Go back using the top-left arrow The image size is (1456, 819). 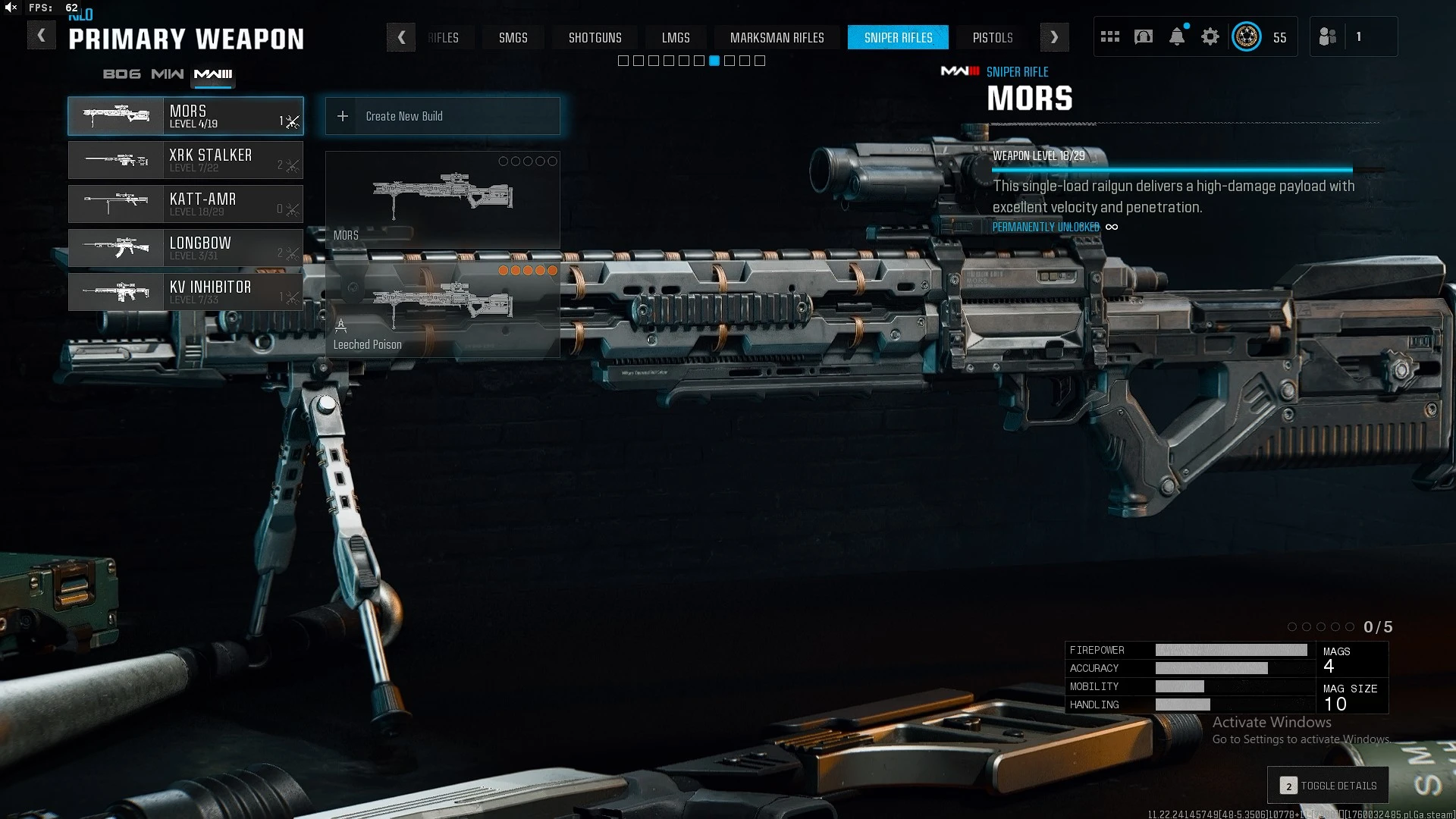pyautogui.click(x=41, y=36)
